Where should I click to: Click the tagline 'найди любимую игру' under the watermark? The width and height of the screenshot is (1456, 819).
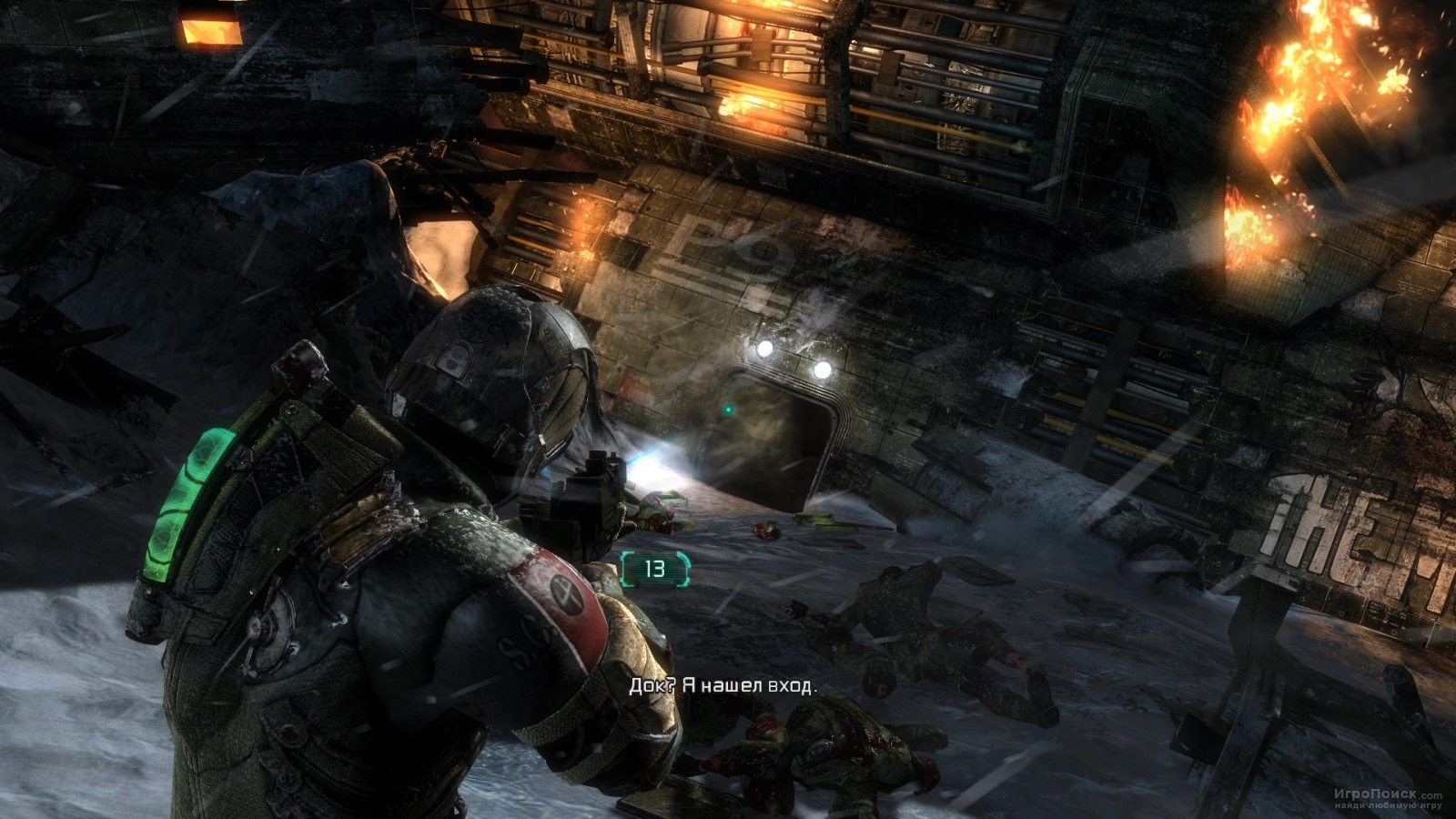coord(1388,806)
